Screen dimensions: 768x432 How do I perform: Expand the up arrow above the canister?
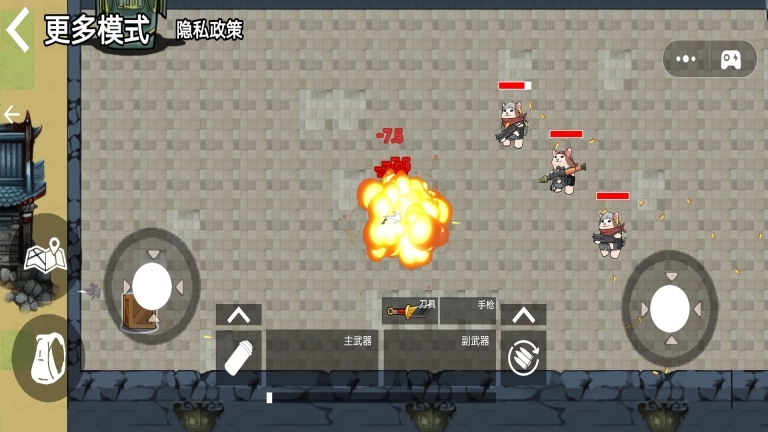239,315
